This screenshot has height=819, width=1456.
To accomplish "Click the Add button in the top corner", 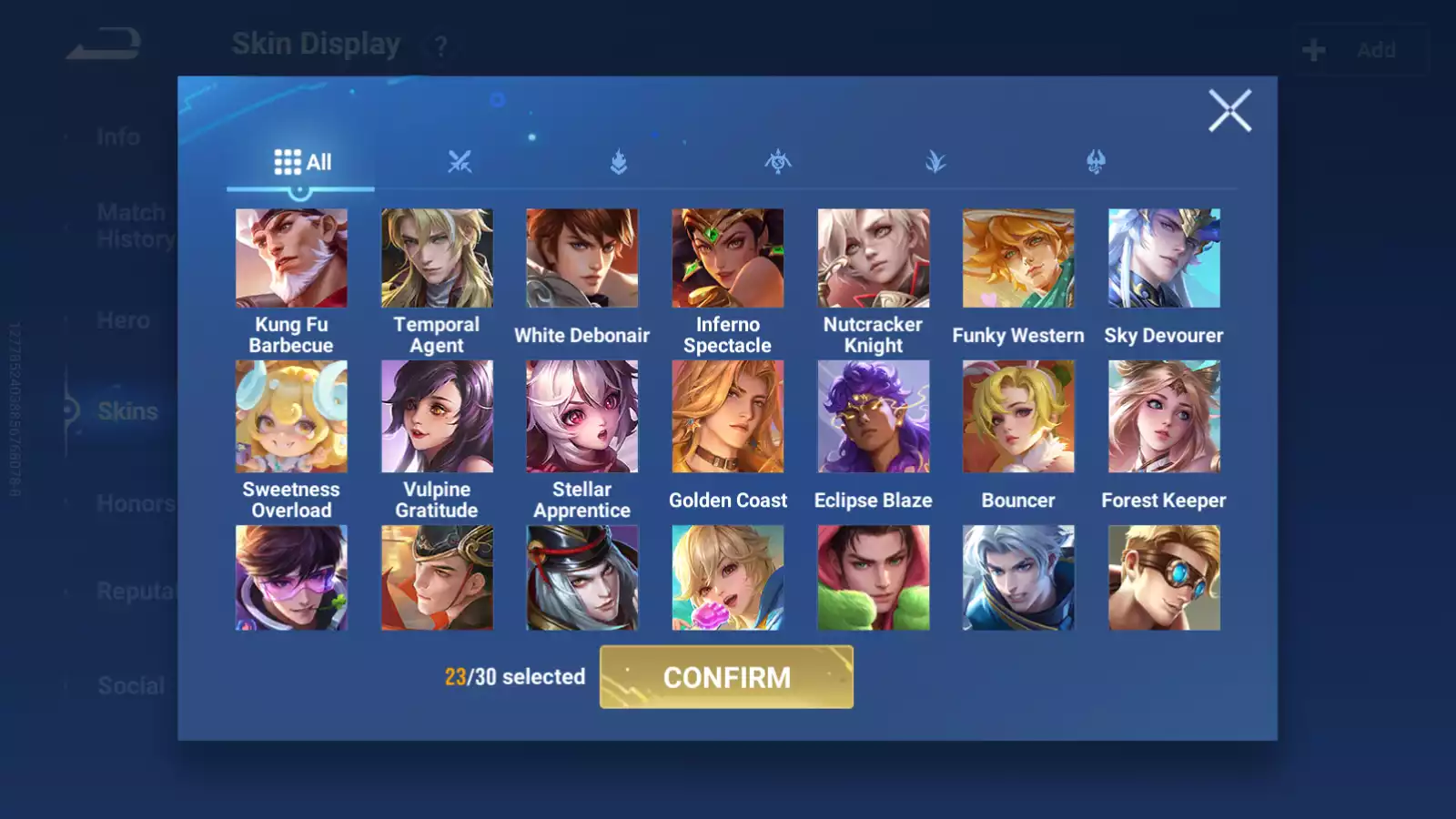I will [1377, 50].
